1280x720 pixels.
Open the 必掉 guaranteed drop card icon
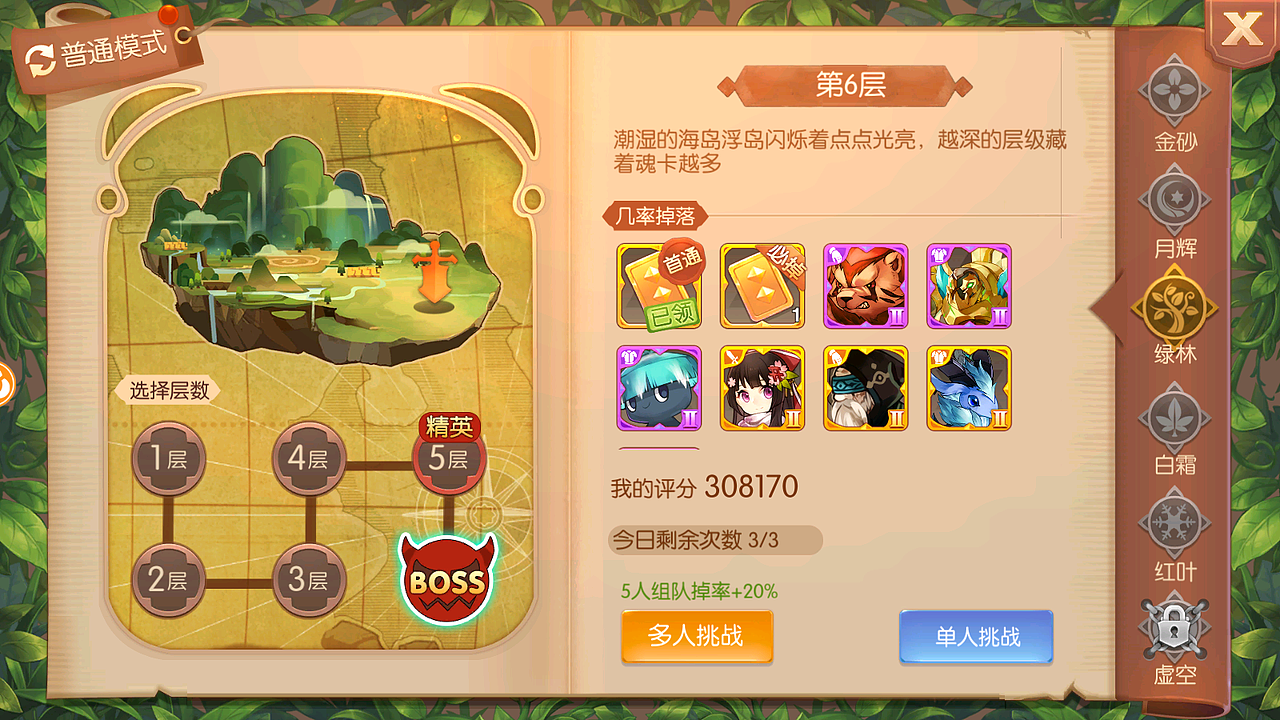[761, 287]
